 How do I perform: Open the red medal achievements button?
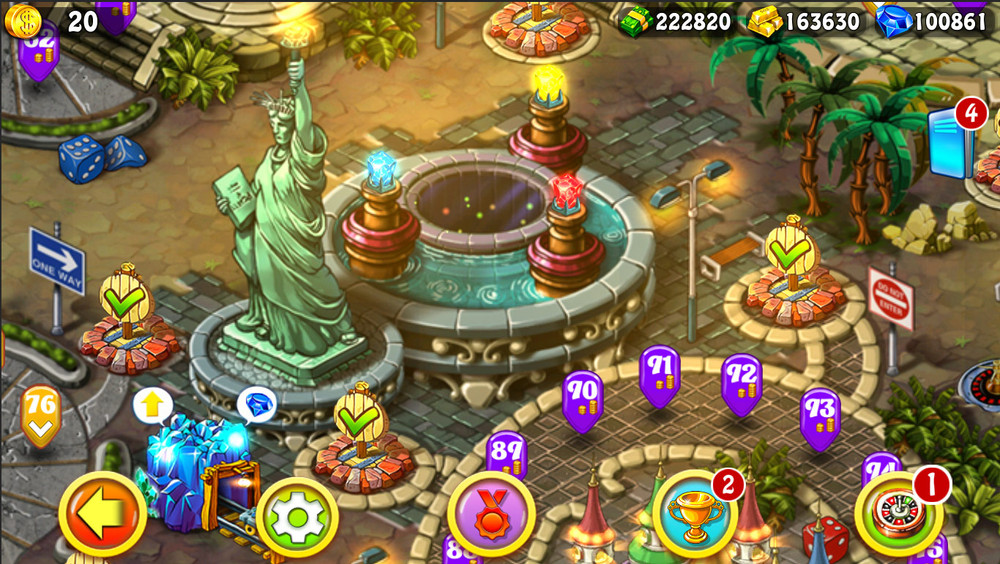pos(491,514)
